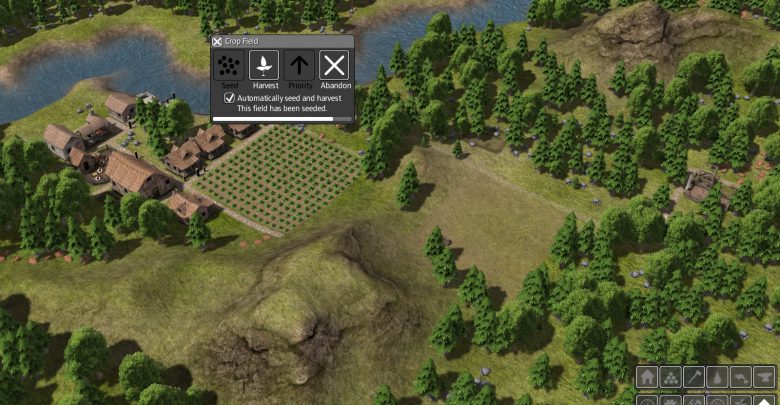
Task: Harvest the crop field now
Action: 264,66
